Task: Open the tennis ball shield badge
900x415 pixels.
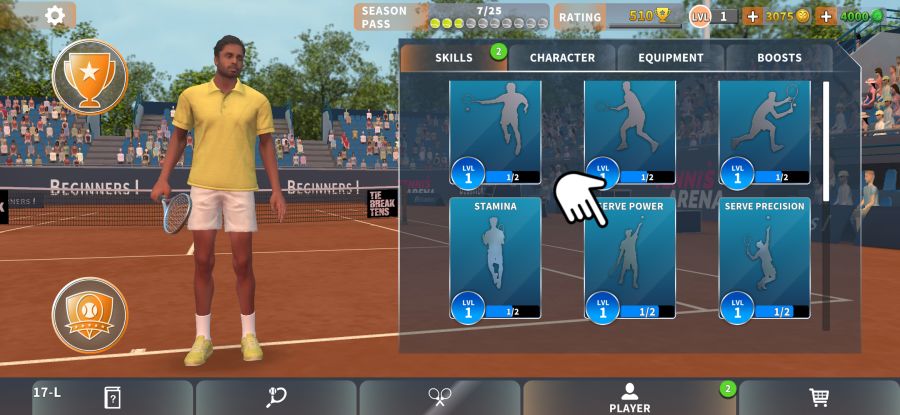Action: [x=90, y=315]
